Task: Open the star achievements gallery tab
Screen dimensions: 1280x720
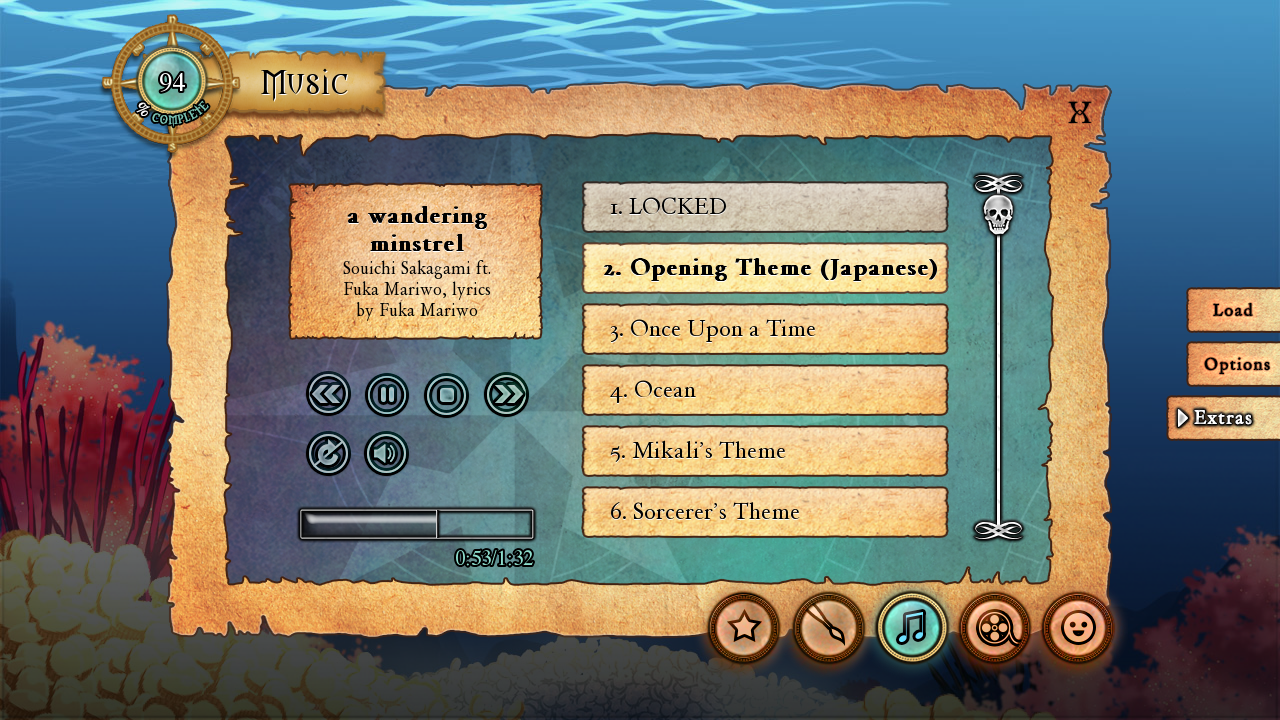Action: click(x=744, y=628)
